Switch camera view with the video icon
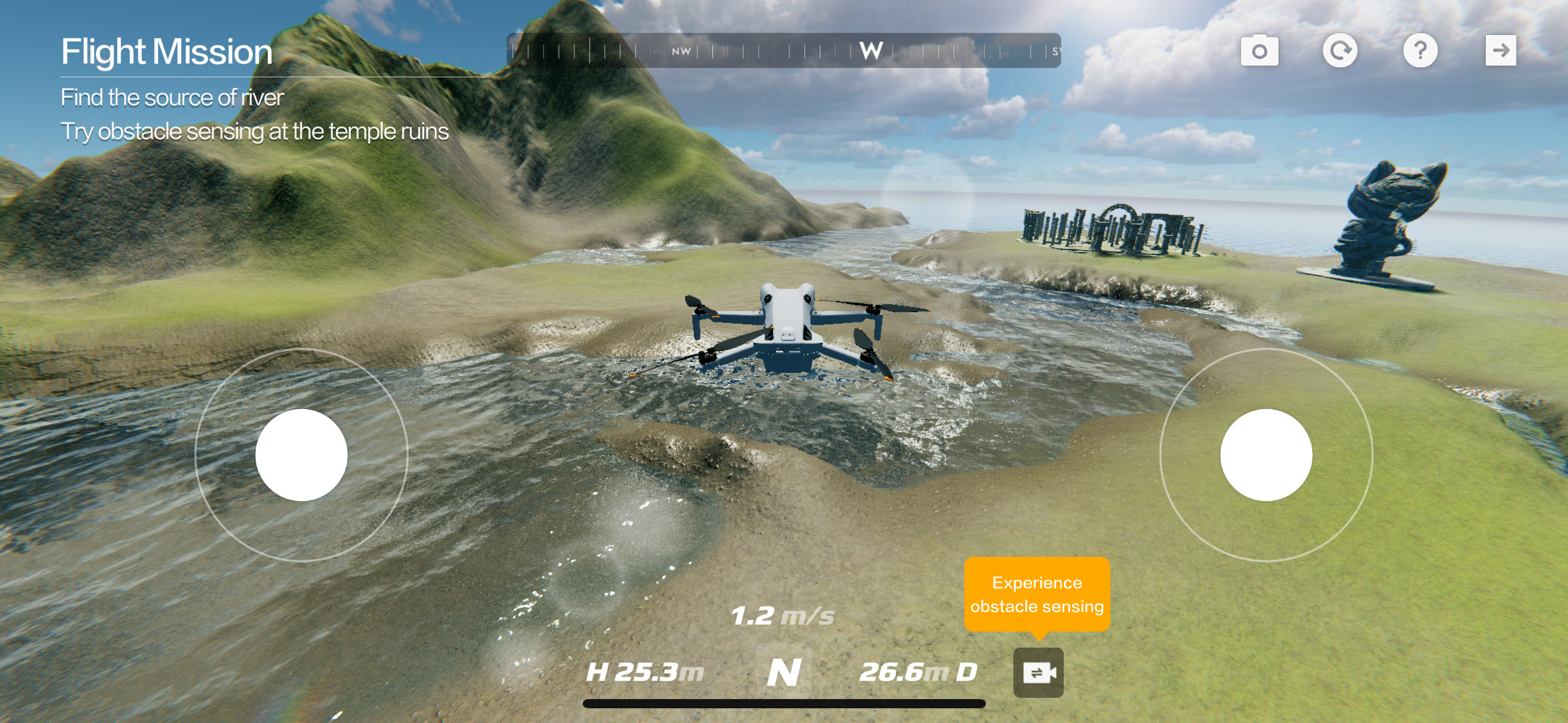Viewport: 1568px width, 723px height. [x=1038, y=673]
